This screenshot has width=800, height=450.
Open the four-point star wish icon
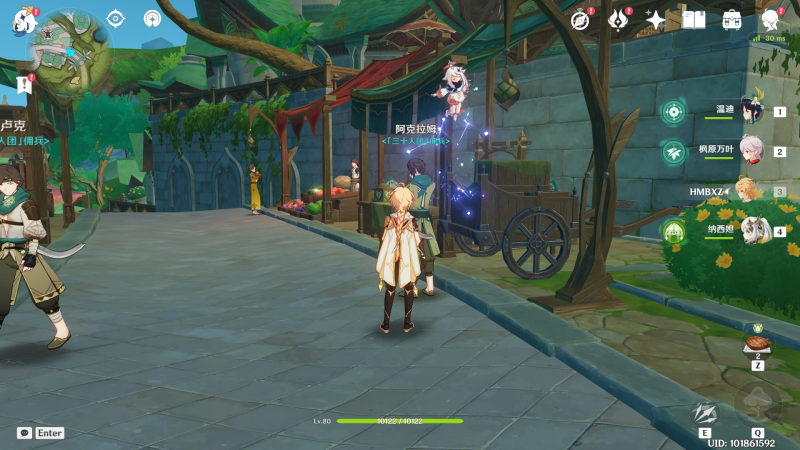[655, 20]
